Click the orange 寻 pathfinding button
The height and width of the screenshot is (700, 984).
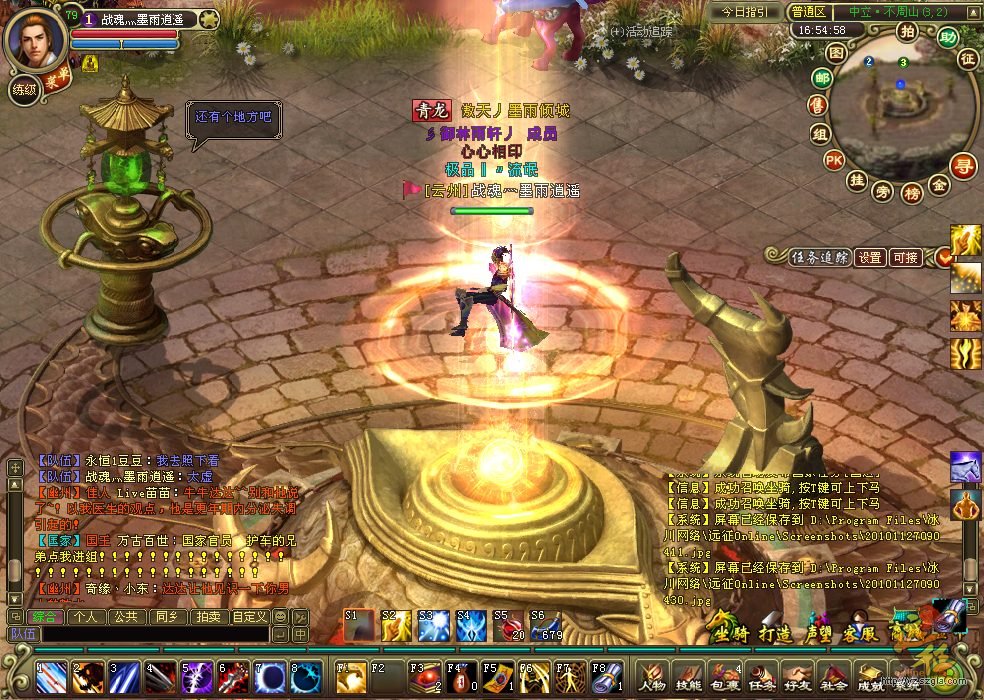[963, 164]
